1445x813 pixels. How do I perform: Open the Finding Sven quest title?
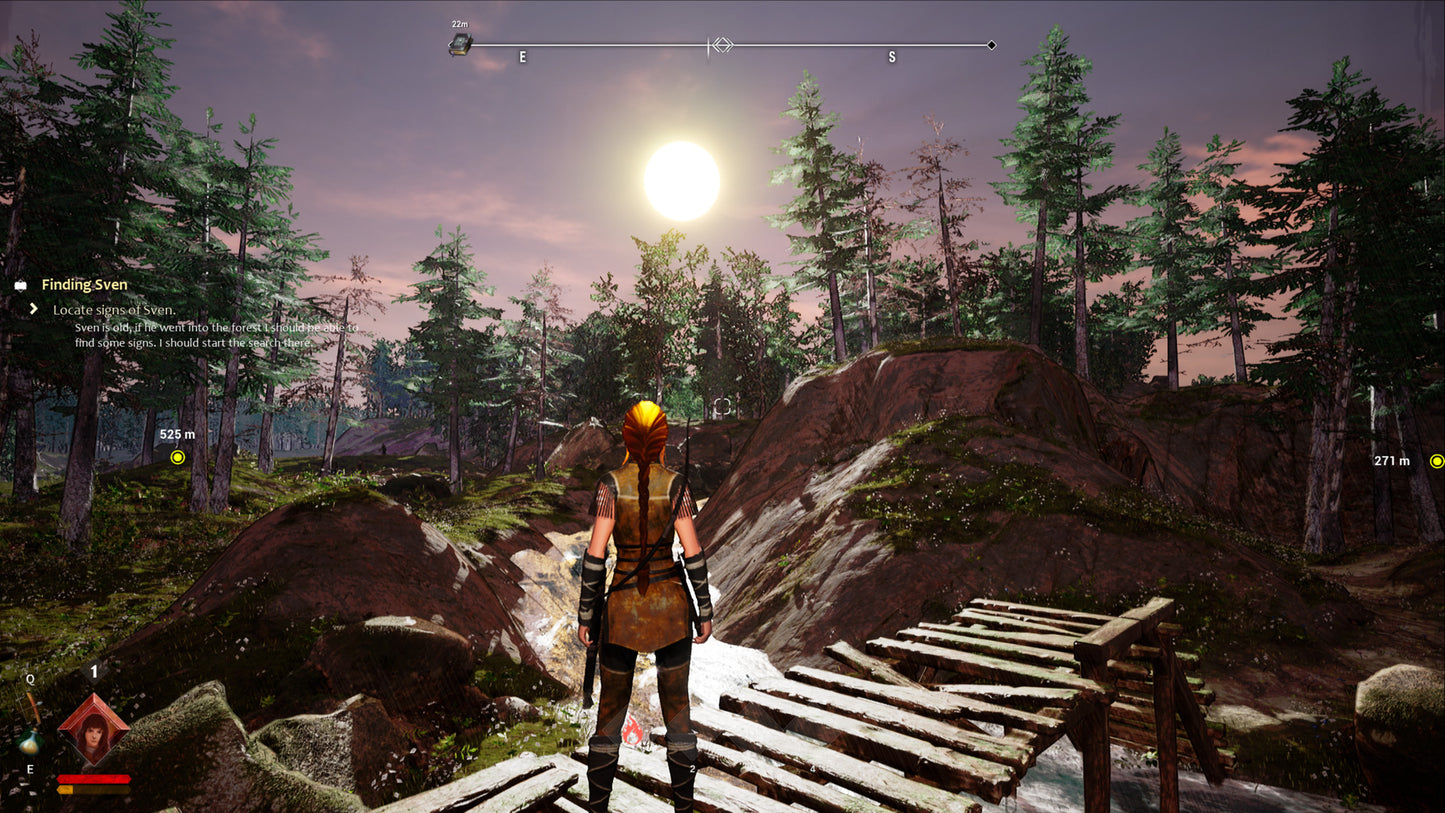pos(83,284)
